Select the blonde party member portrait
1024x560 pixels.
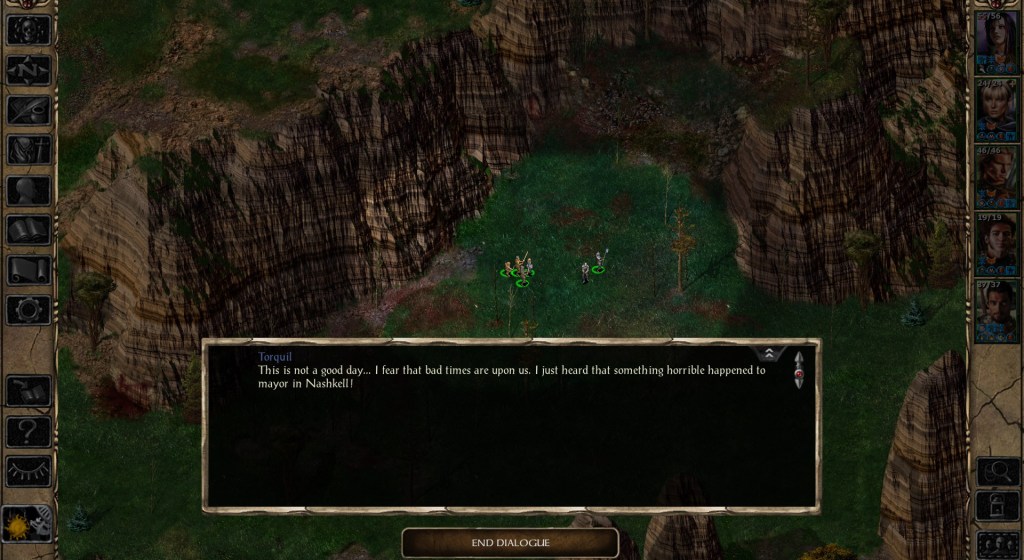click(997, 106)
